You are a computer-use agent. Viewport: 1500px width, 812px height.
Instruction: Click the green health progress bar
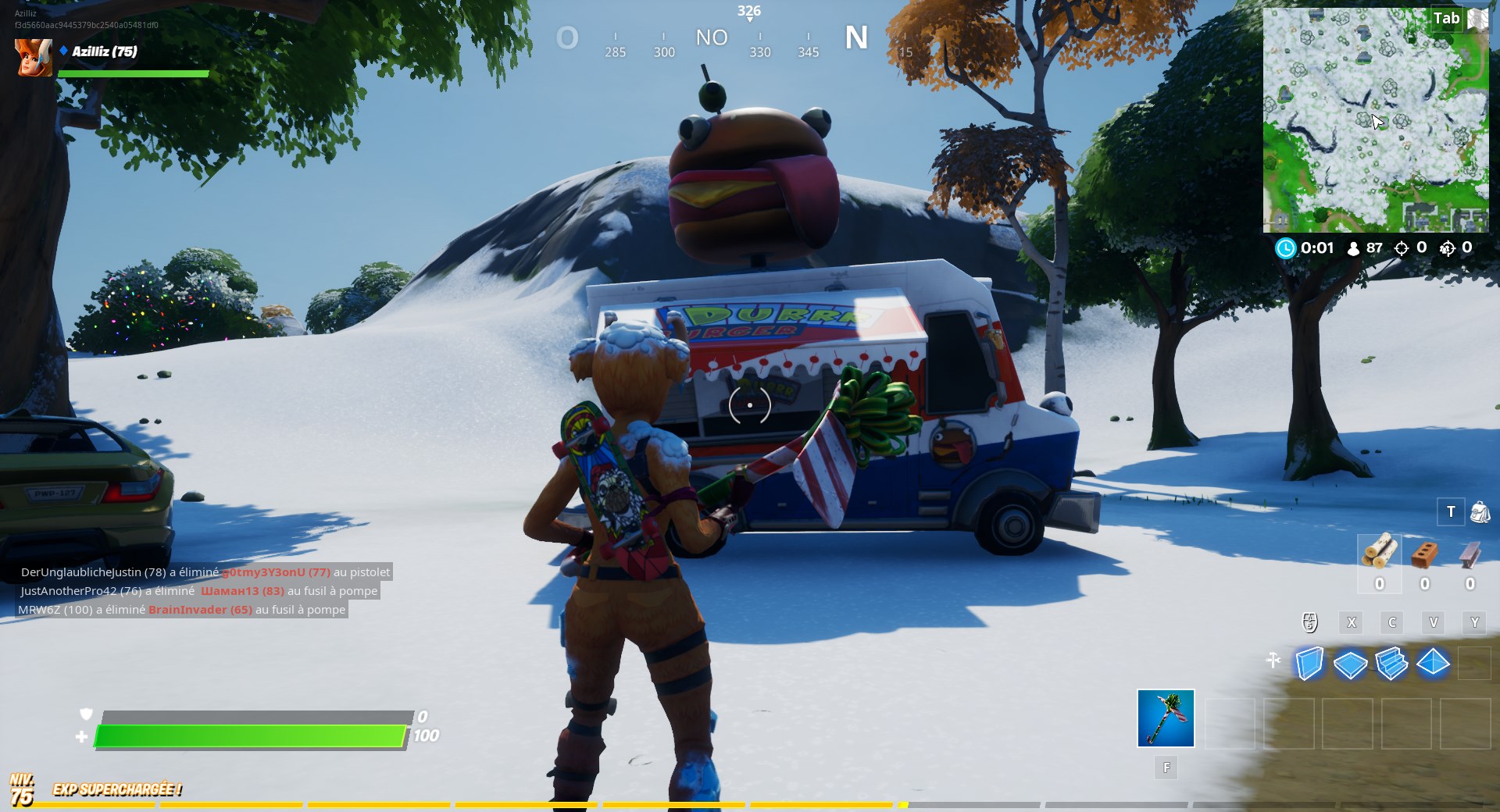[250, 734]
